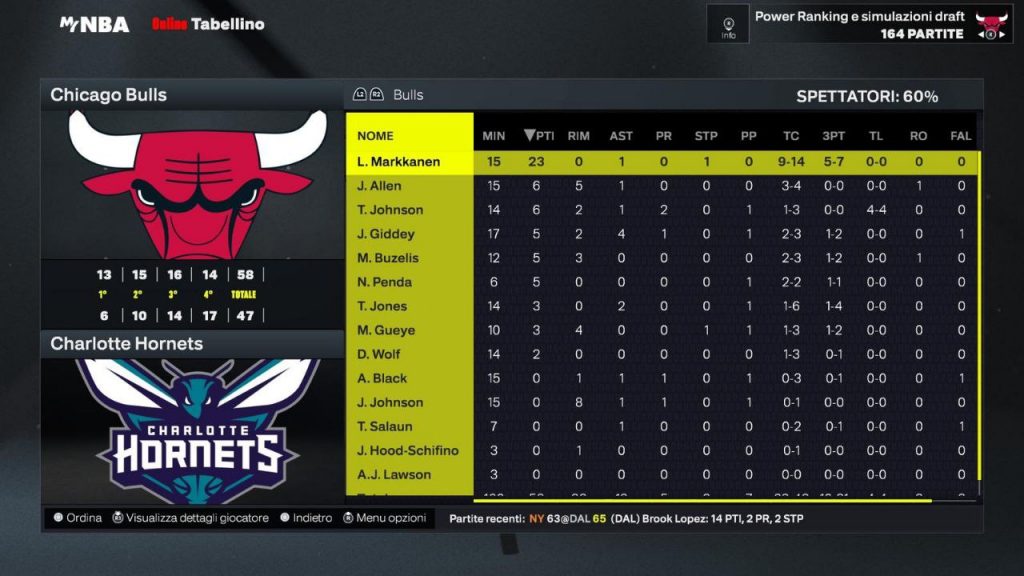1024x576 pixels.
Task: Select M. Gueye's row
Action: click(386, 330)
